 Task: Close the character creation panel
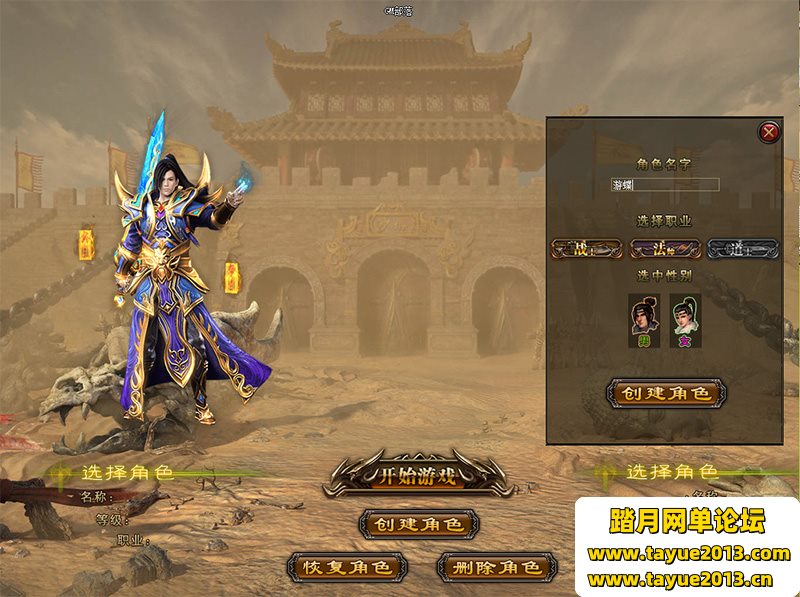(769, 131)
